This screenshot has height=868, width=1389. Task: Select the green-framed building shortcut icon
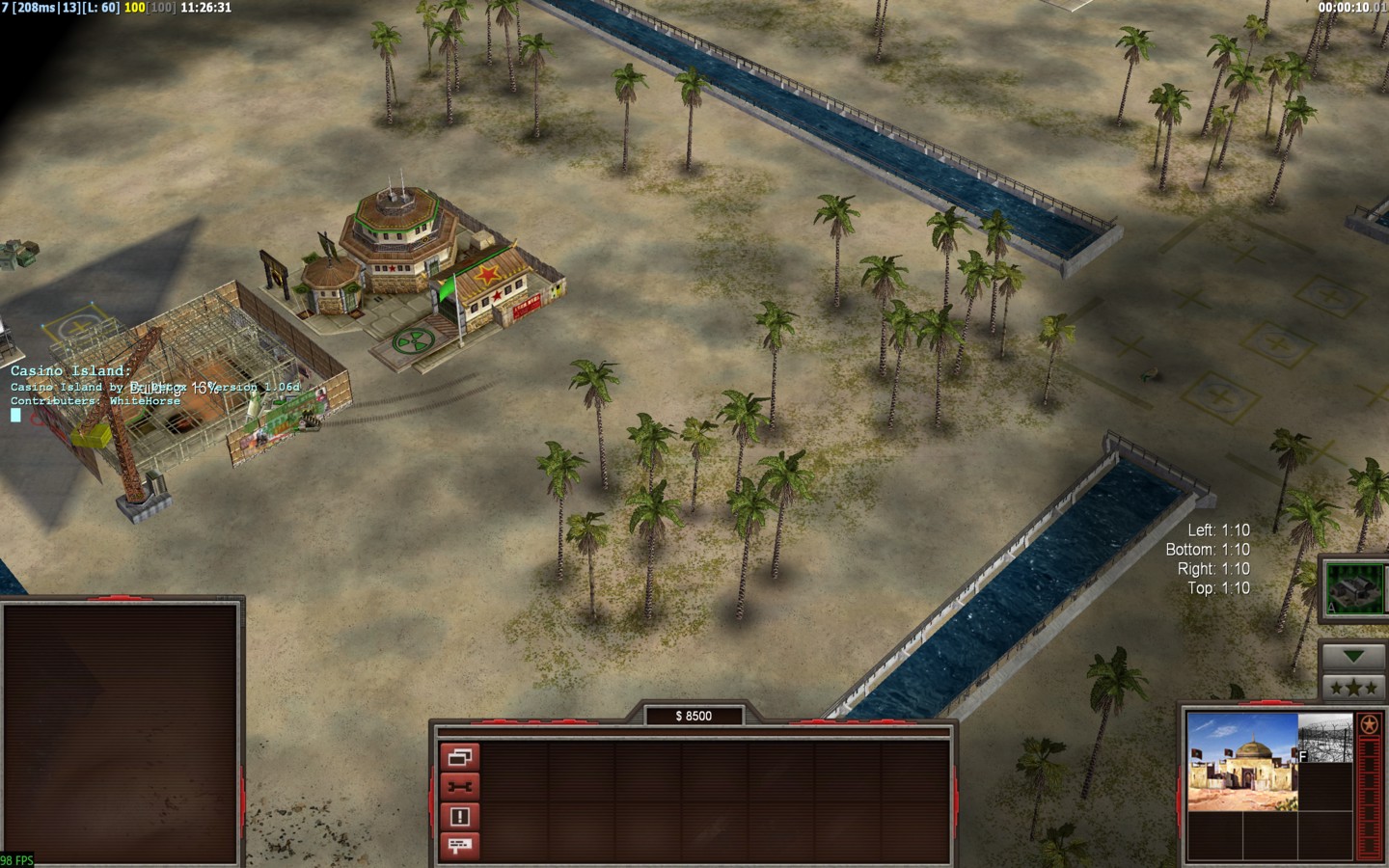pyautogui.click(x=1354, y=586)
